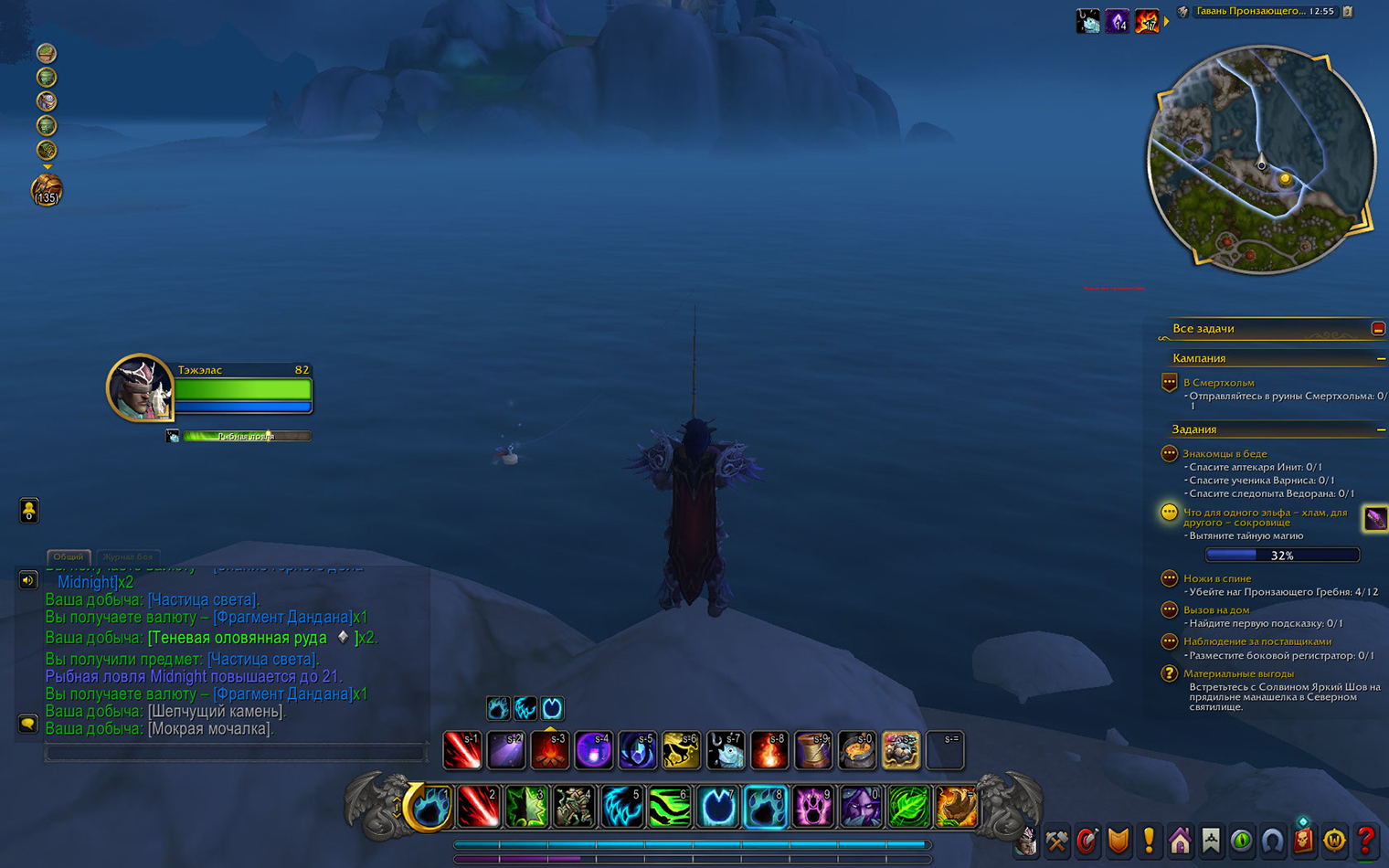Viewport: 1389px width, 868px height.
Task: Open the quest log exclamation mark button
Action: tap(1149, 840)
